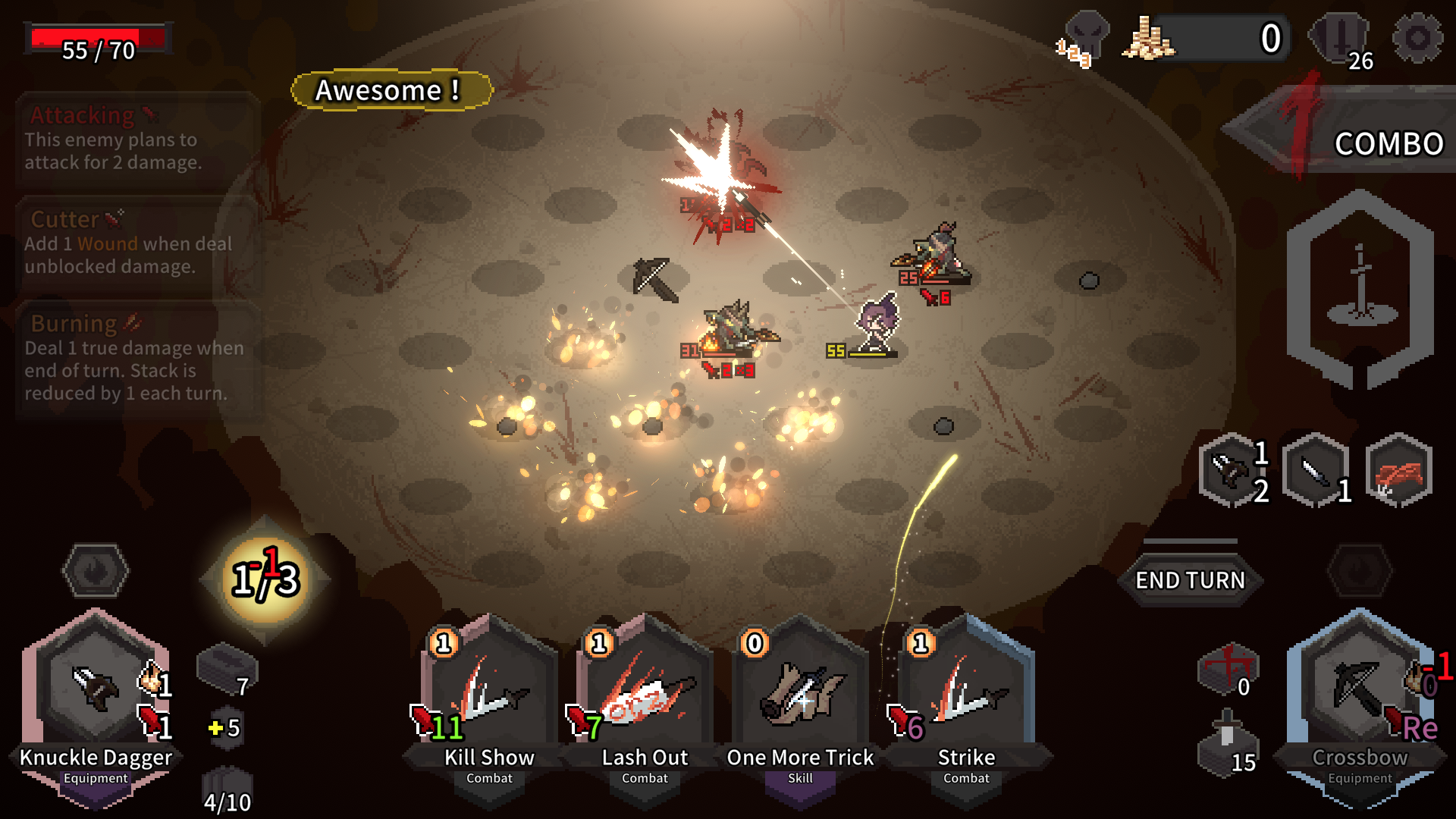Click the sword-in-ground hexagon emblem
The image size is (1456, 819).
[x=1360, y=288]
